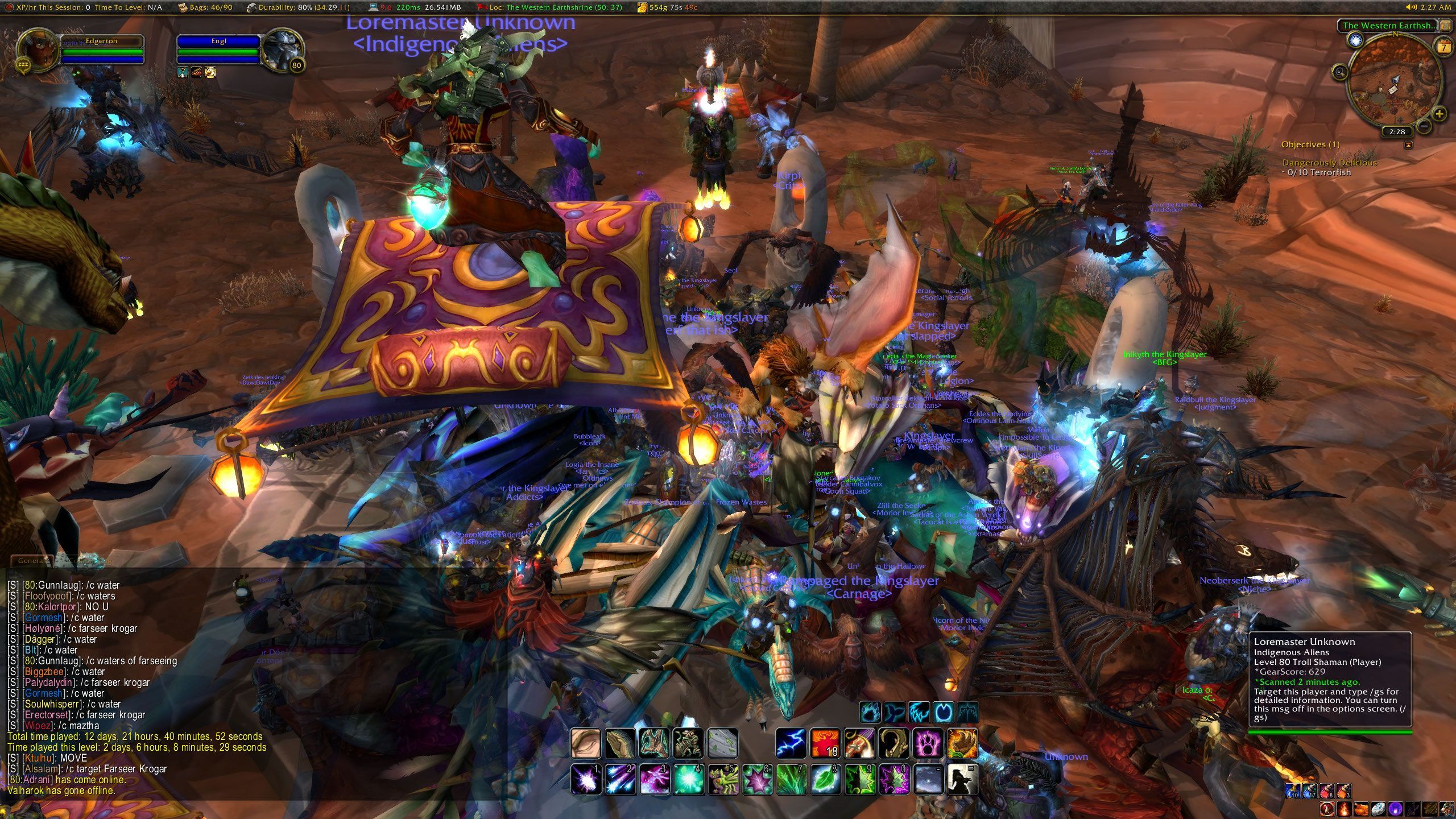Cast the blue lightning bolt ability
The height and width of the screenshot is (819, 1456).
791,743
